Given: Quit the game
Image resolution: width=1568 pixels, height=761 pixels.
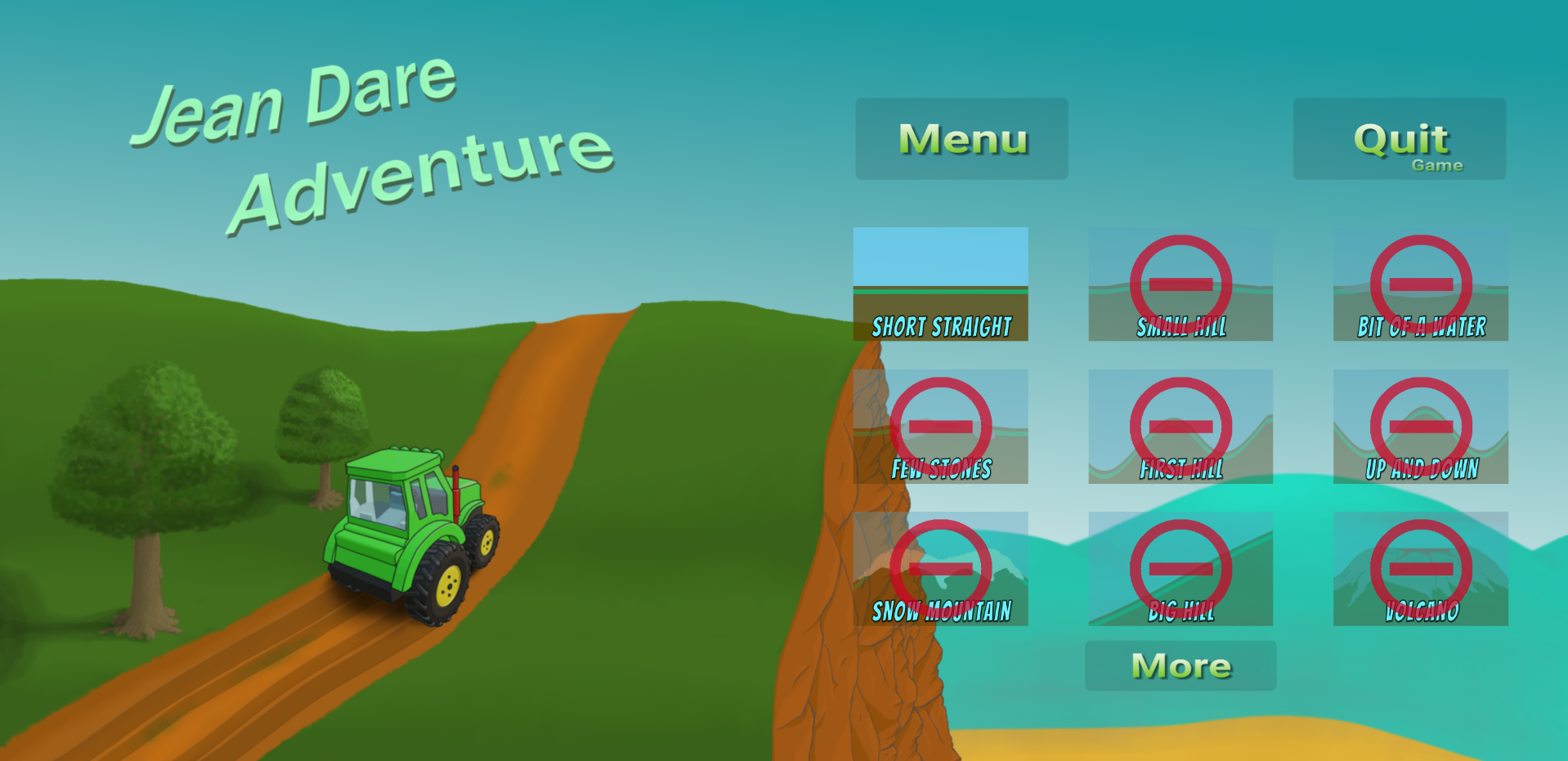Looking at the screenshot, I should (x=1399, y=139).
